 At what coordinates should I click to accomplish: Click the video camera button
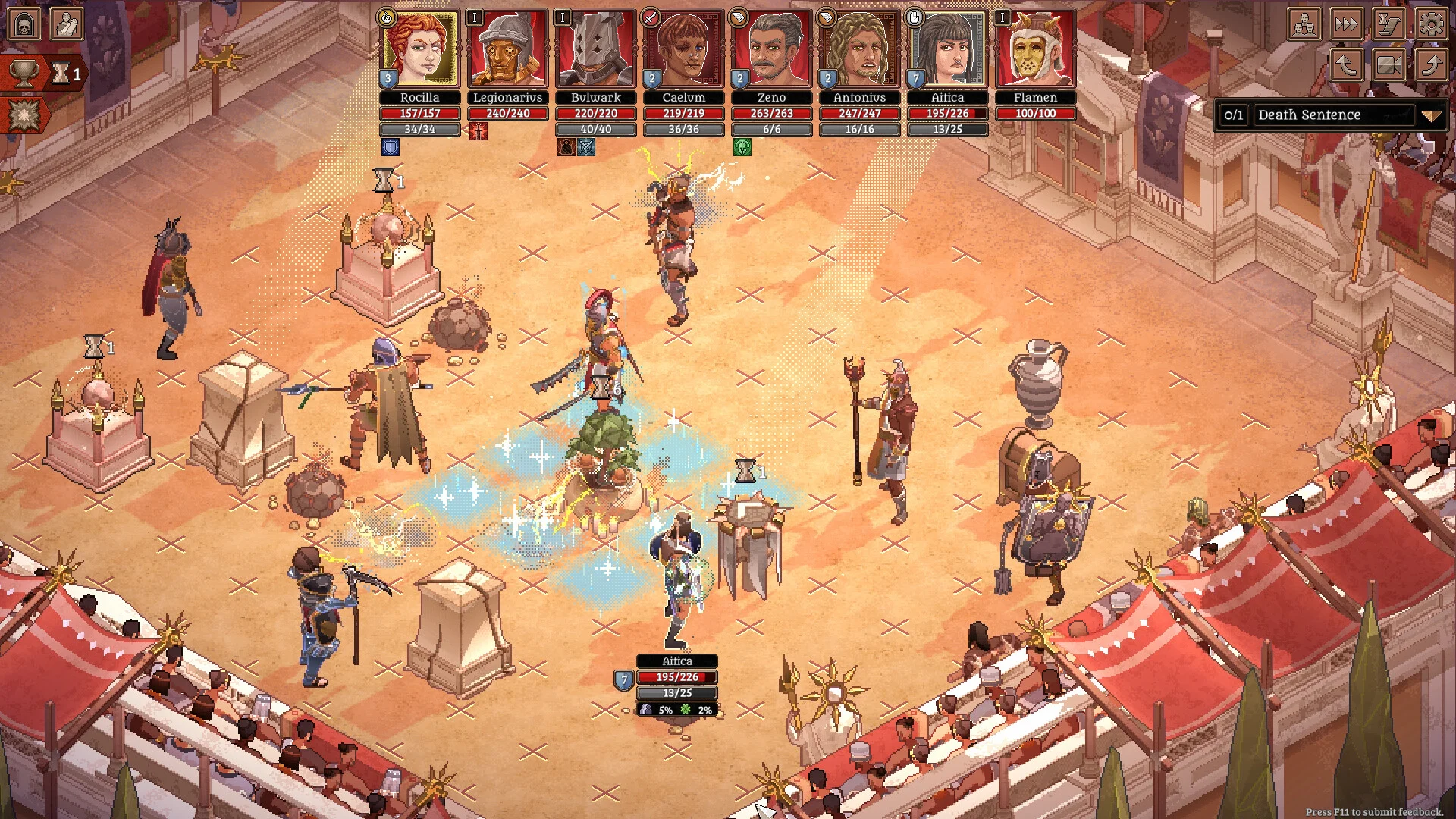tap(1389, 65)
